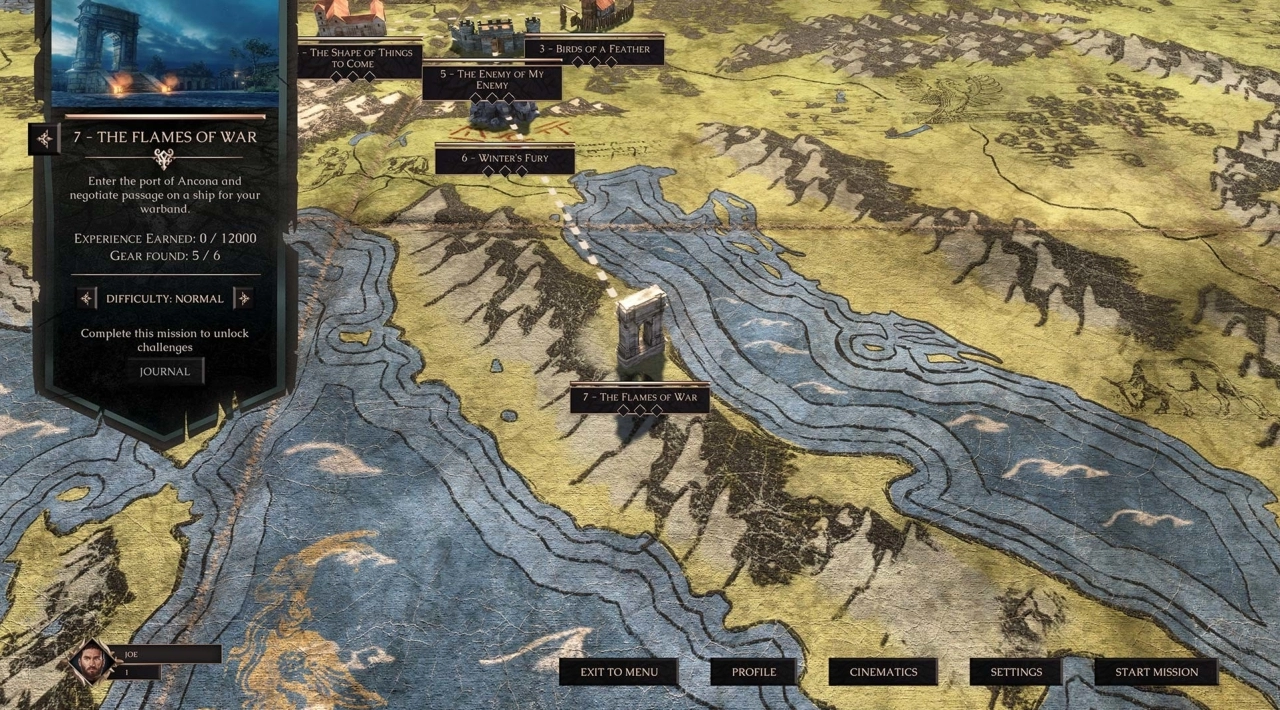
Task: Lower difficulty with the left arrow
Action: 87,298
